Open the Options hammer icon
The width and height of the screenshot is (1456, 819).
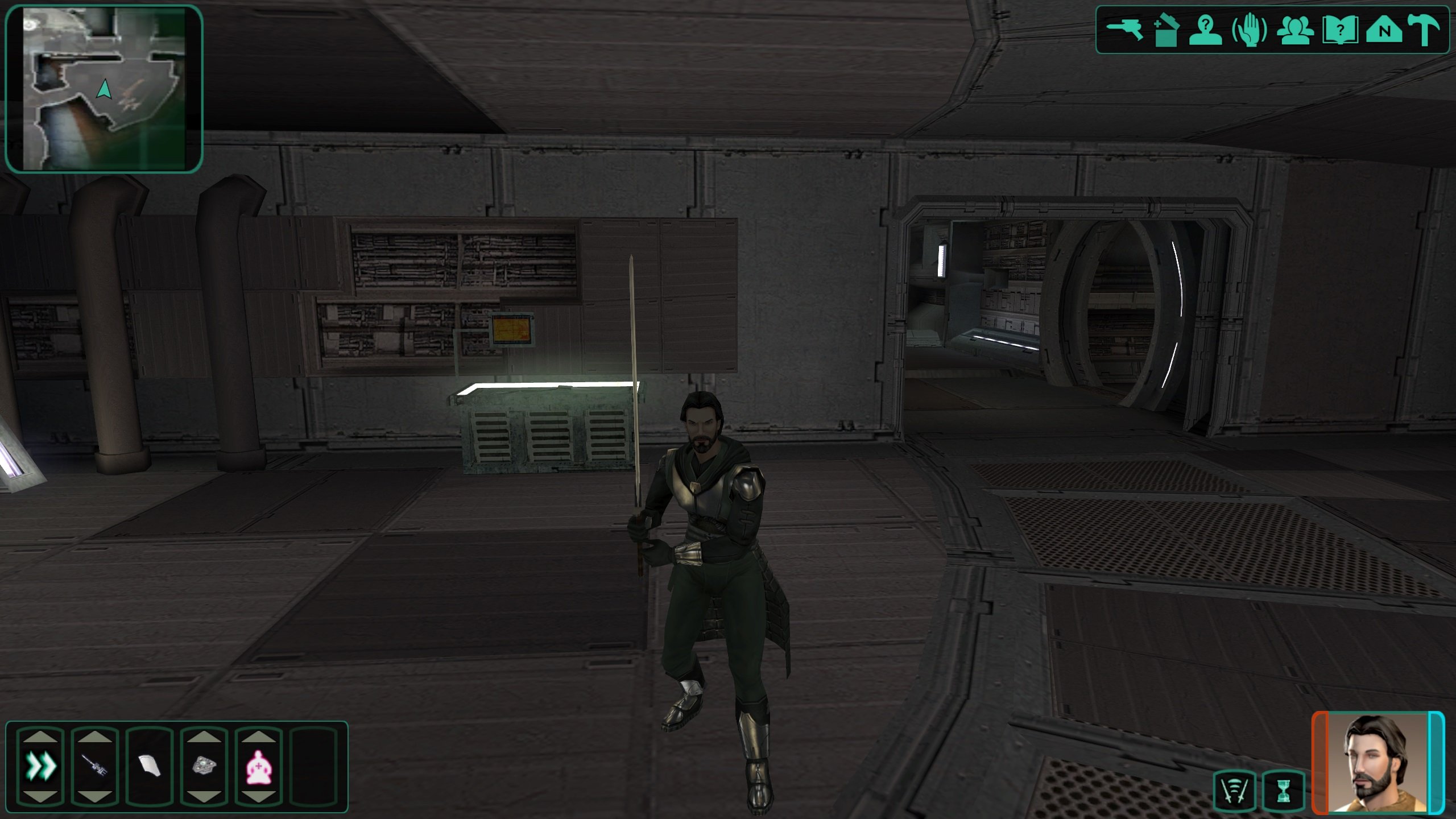point(1425,30)
